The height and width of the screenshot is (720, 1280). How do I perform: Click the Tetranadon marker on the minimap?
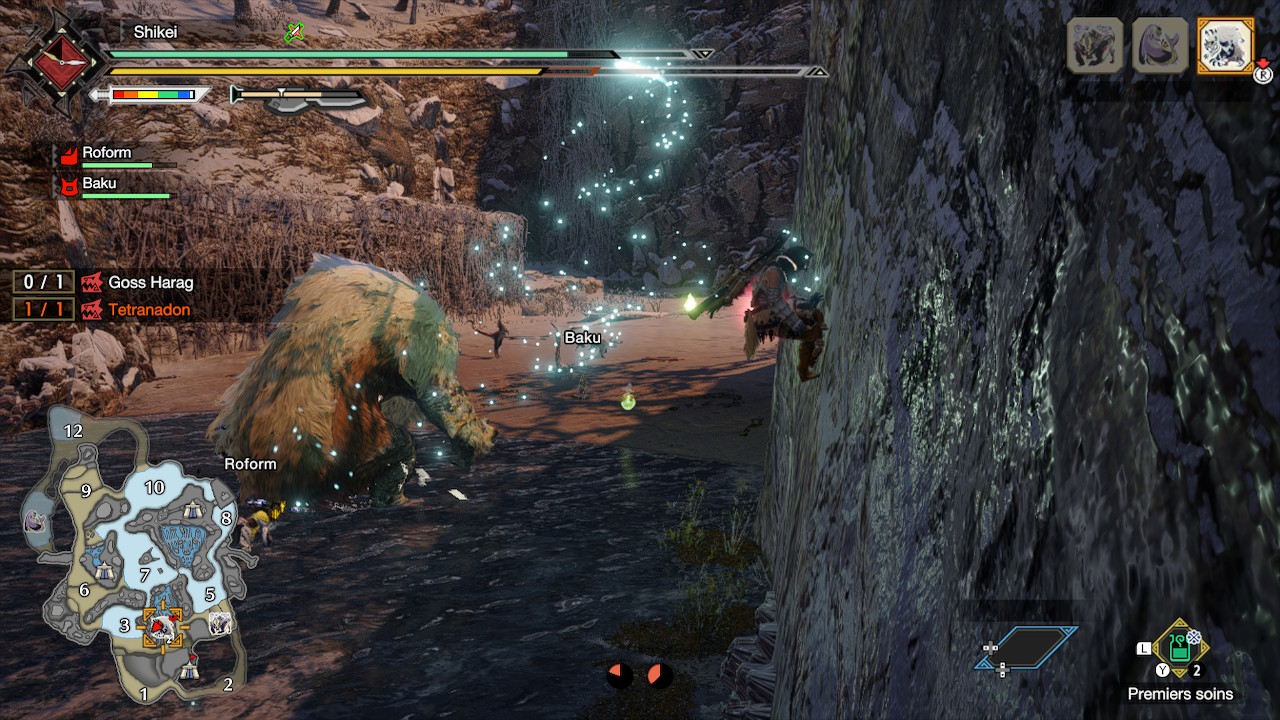35,520
